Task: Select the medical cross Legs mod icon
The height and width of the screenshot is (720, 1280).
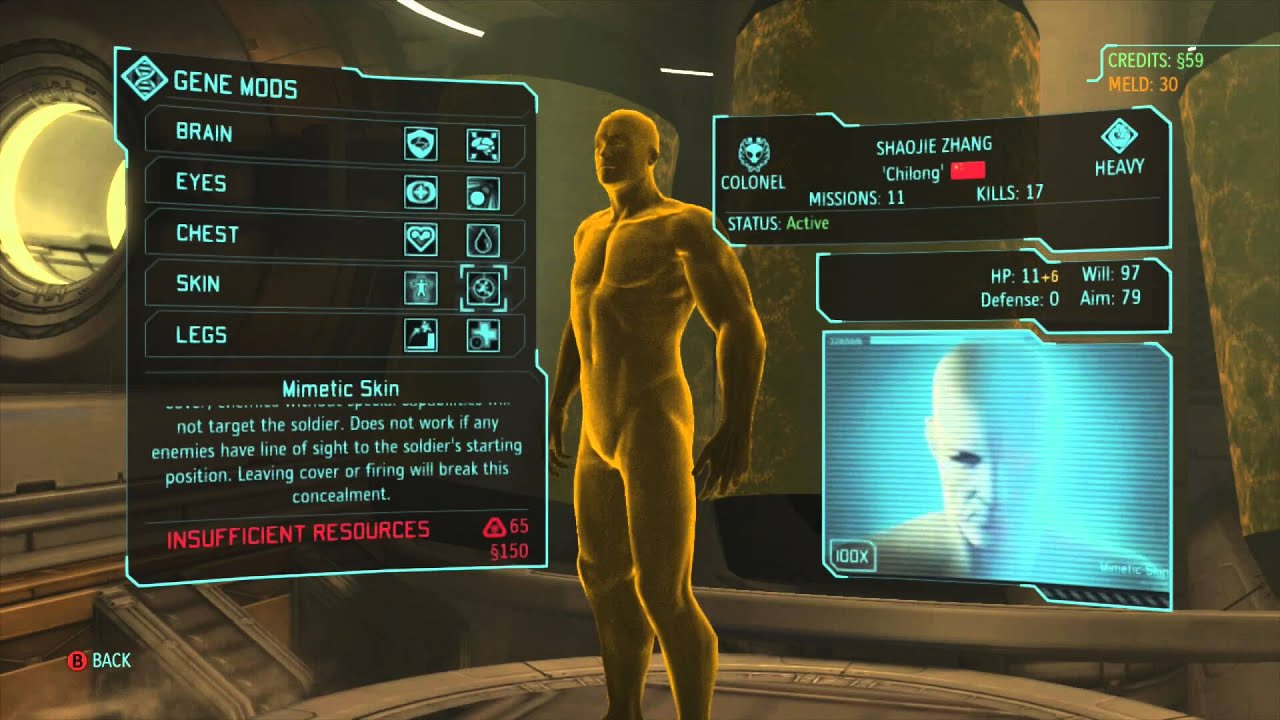Action: tap(483, 336)
